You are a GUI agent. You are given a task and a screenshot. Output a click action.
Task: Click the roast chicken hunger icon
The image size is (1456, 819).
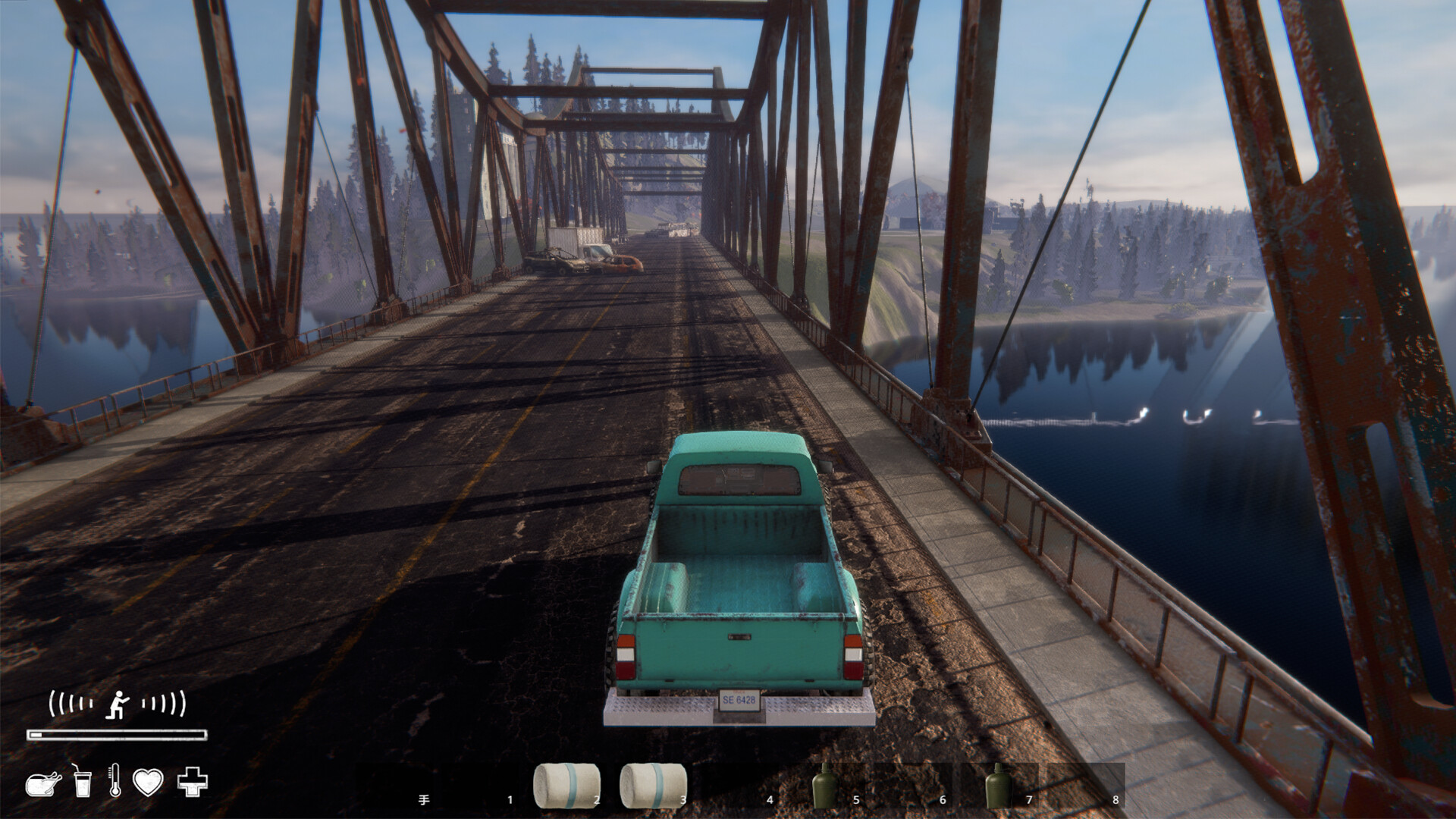coord(43,783)
